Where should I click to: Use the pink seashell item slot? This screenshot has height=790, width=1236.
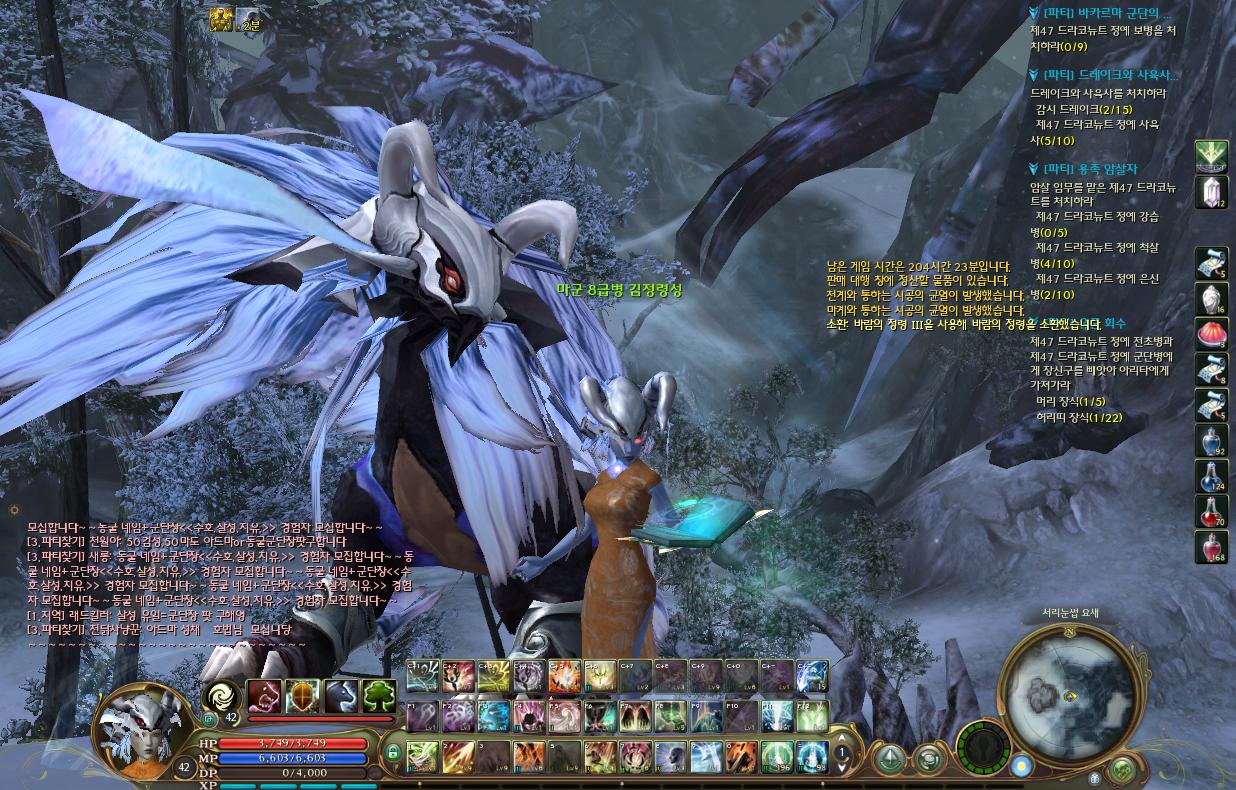(1211, 335)
